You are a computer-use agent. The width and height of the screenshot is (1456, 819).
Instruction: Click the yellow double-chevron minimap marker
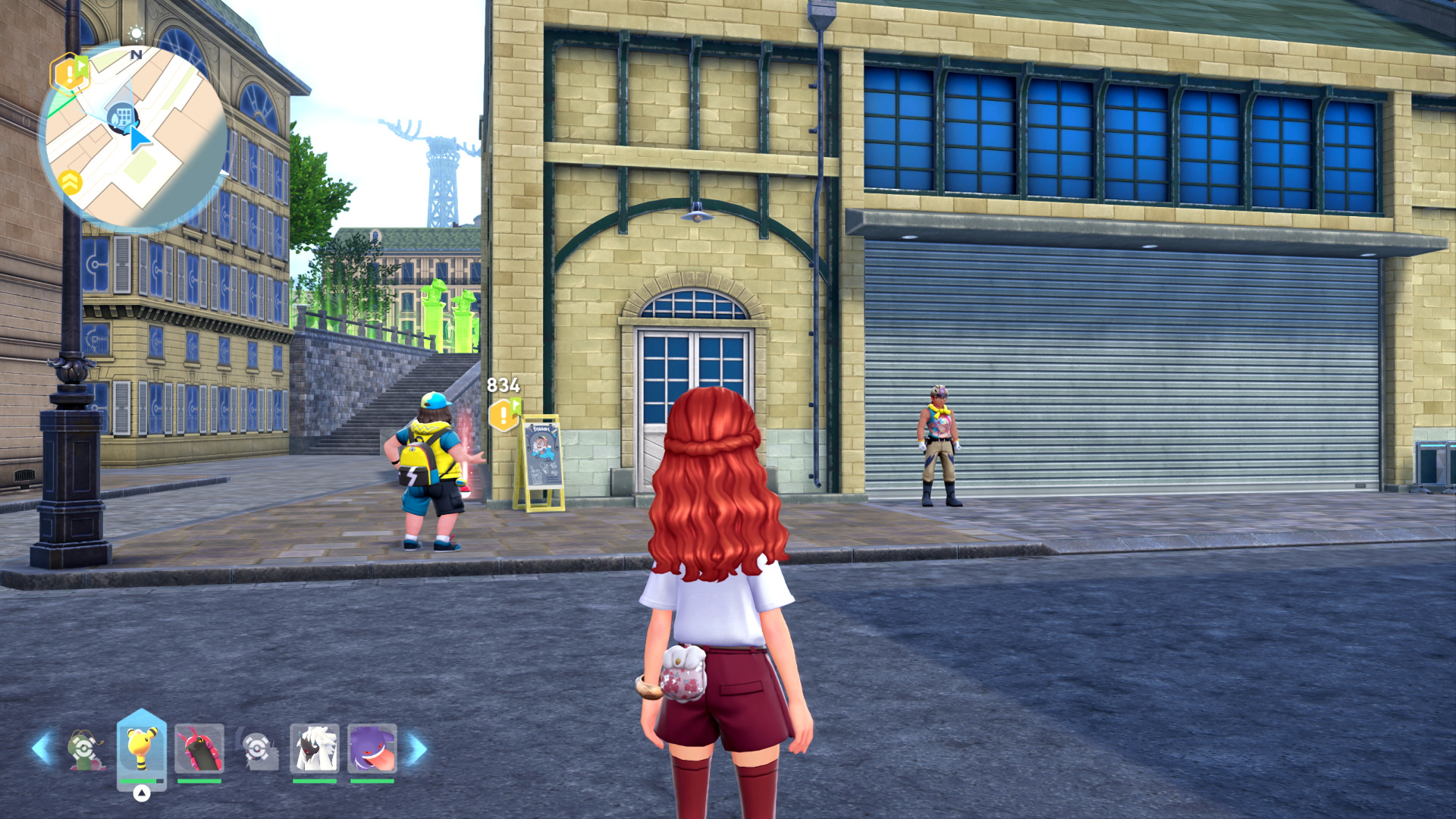pos(71,182)
